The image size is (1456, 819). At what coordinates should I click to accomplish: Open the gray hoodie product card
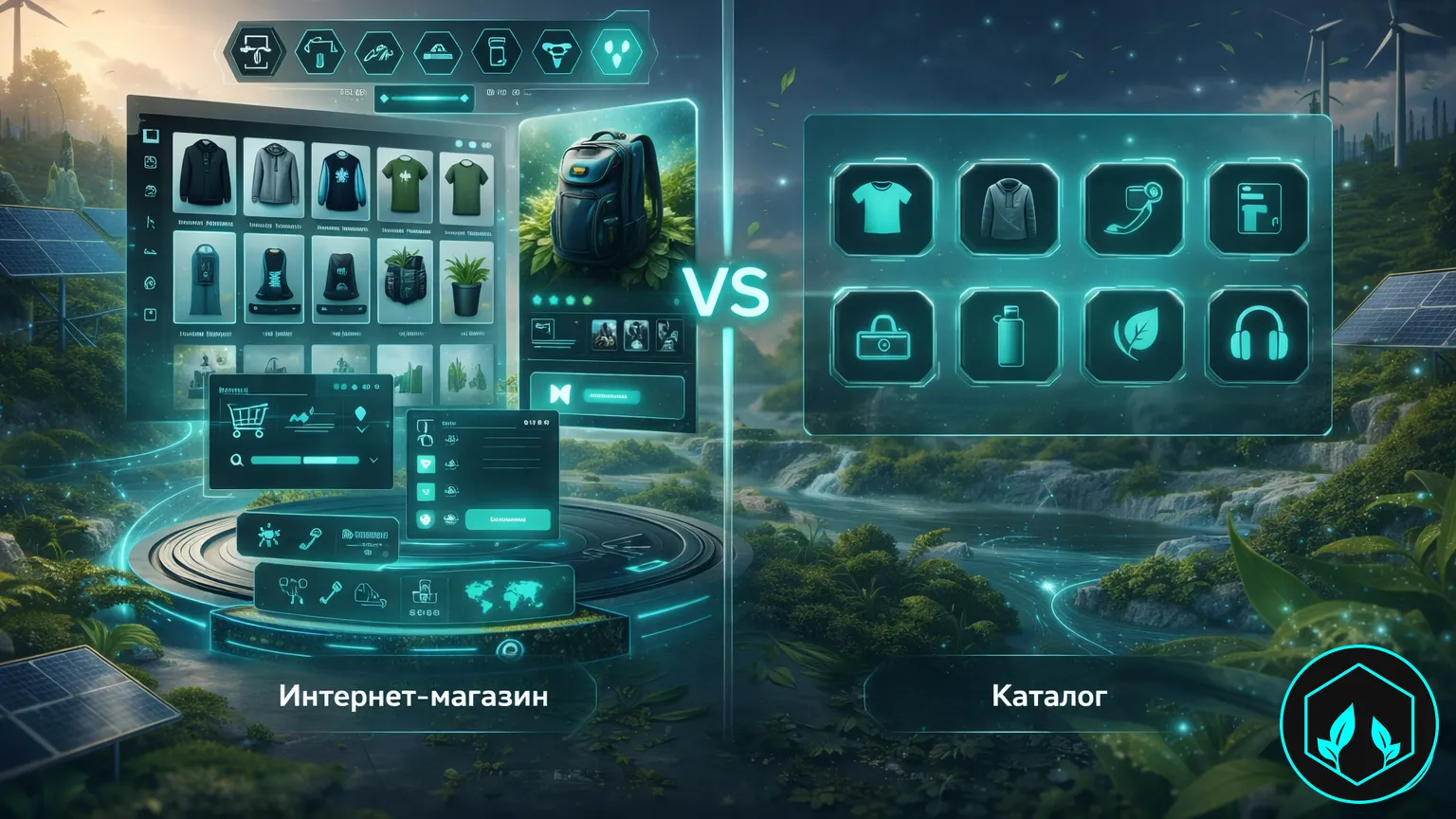273,175
